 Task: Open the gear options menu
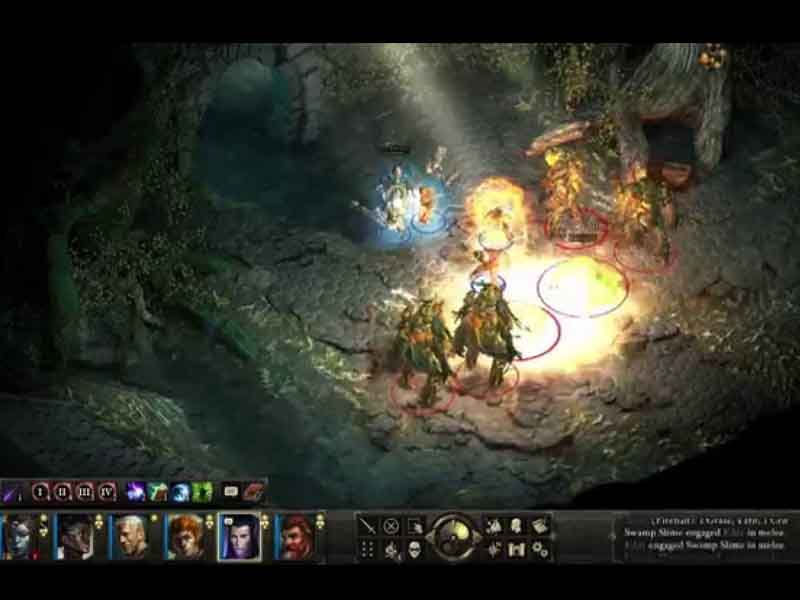coord(540,549)
